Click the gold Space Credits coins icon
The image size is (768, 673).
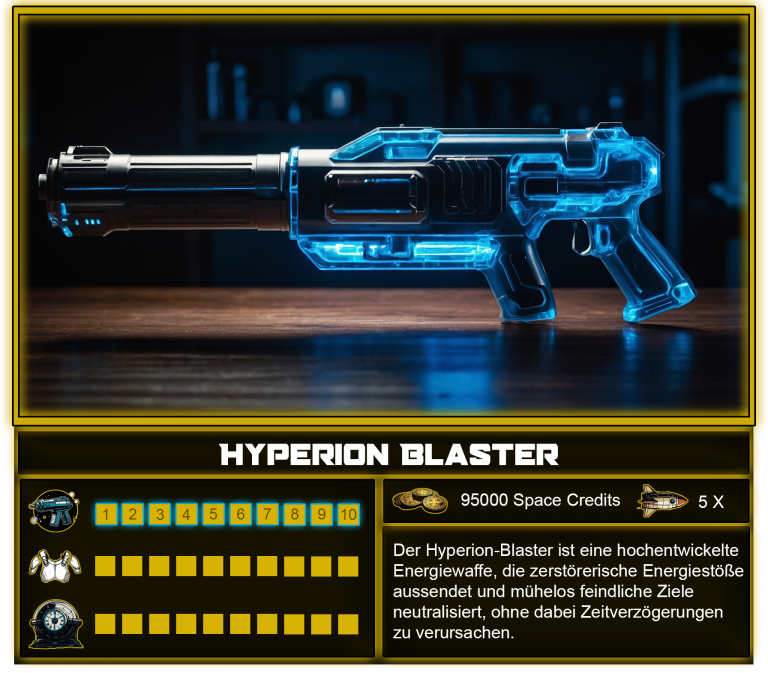coord(420,500)
